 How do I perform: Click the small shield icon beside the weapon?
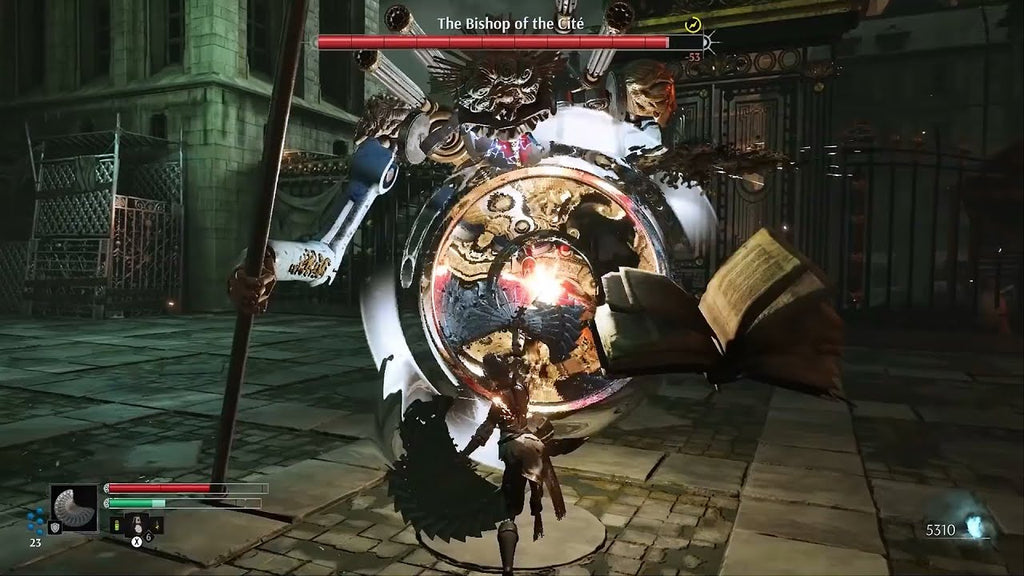coord(54,526)
